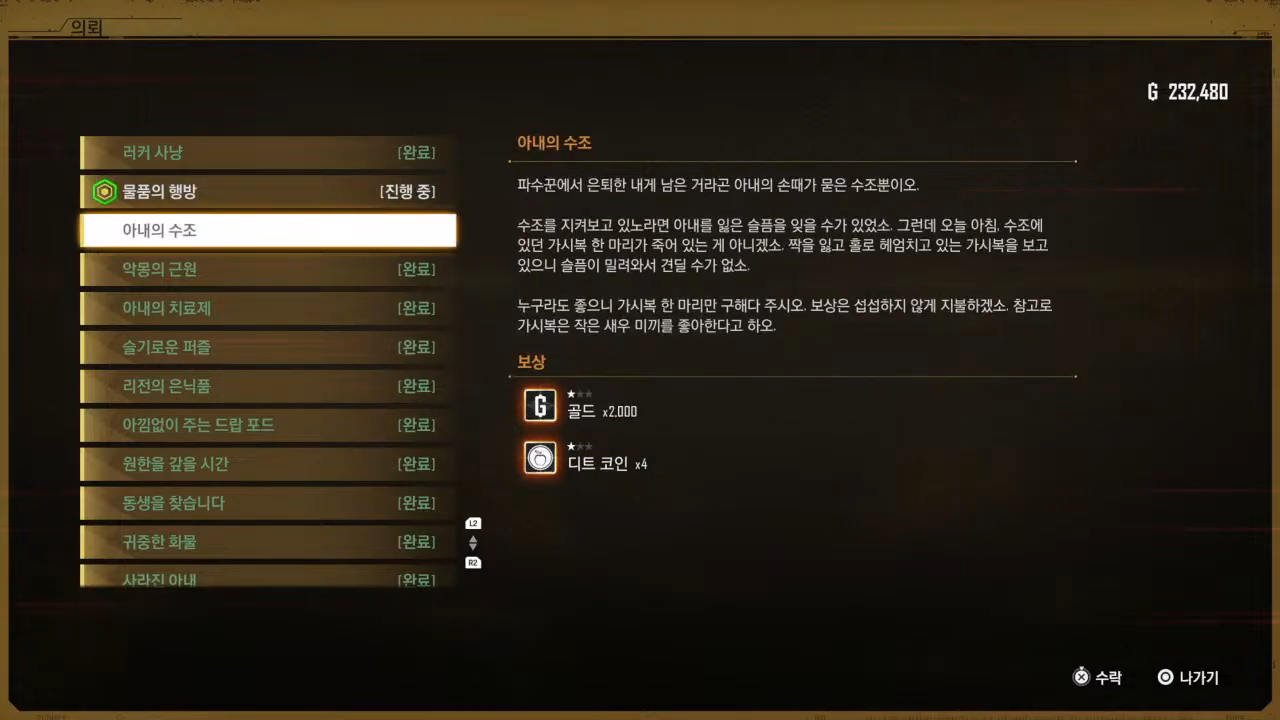Click the hexagonal tracked-quest icon beside 물품의 행방
The width and height of the screenshot is (1280, 720).
click(104, 191)
